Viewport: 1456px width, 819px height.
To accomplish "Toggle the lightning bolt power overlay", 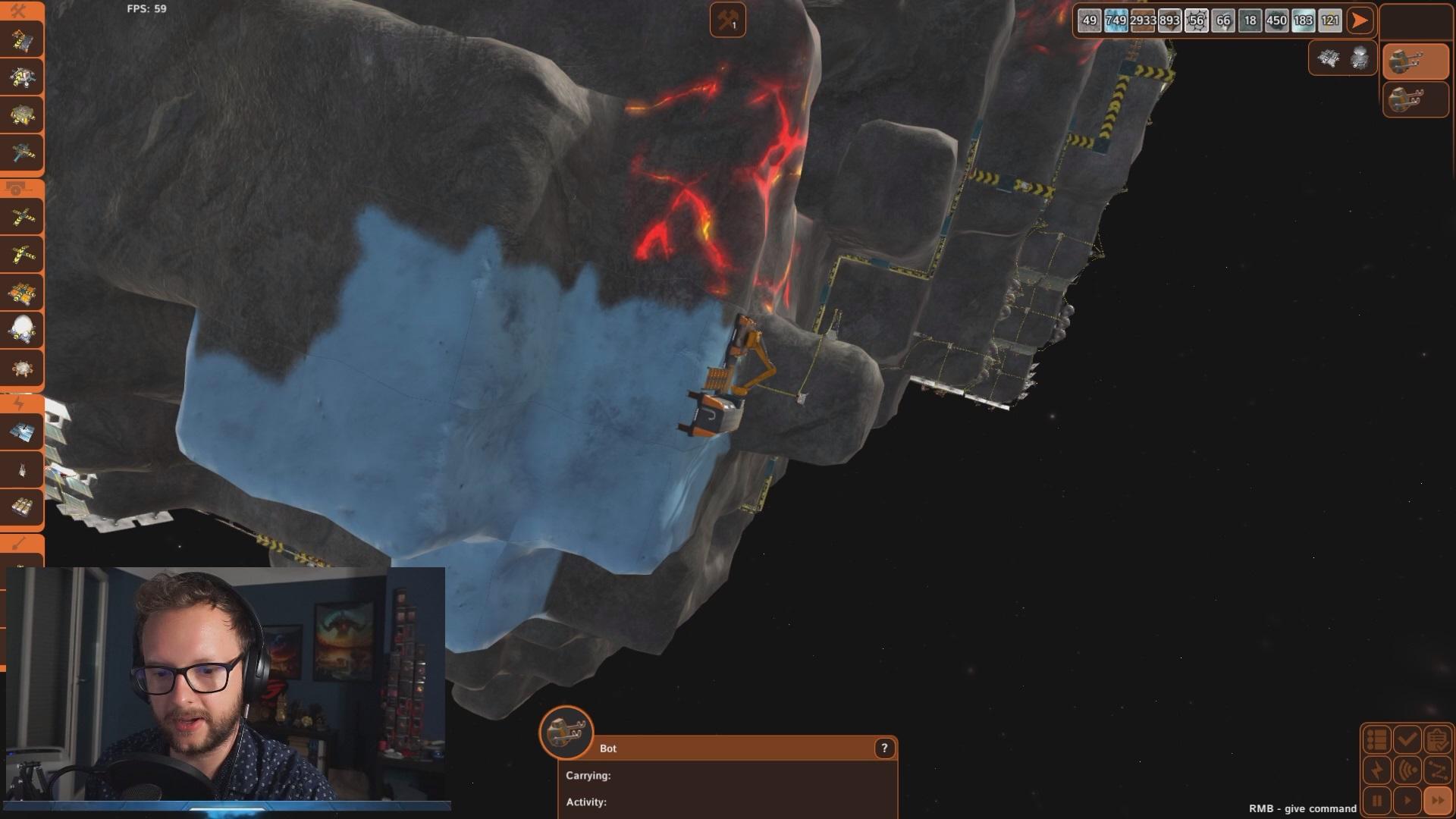I will (1377, 770).
